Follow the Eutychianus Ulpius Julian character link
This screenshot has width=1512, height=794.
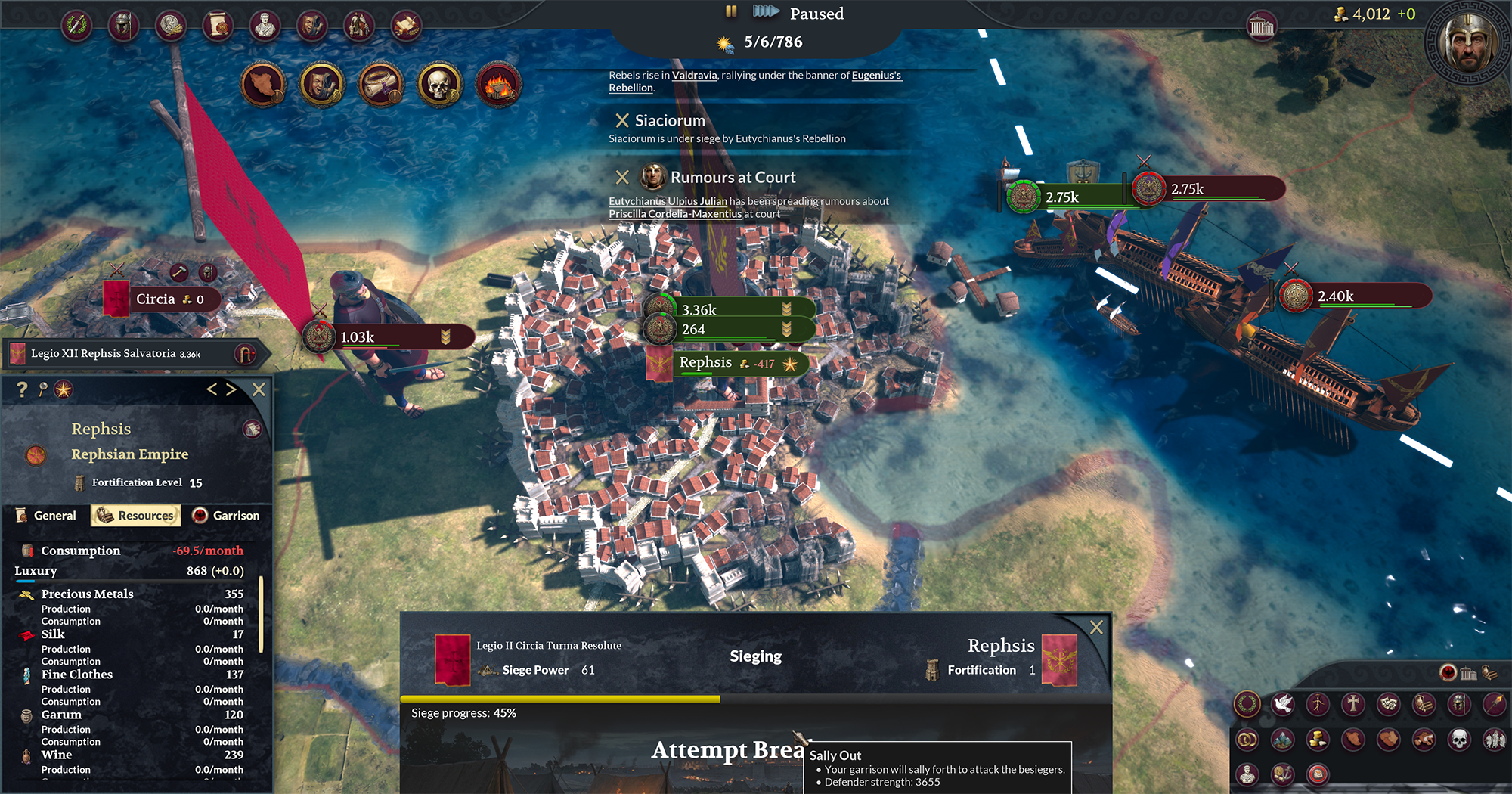point(668,201)
